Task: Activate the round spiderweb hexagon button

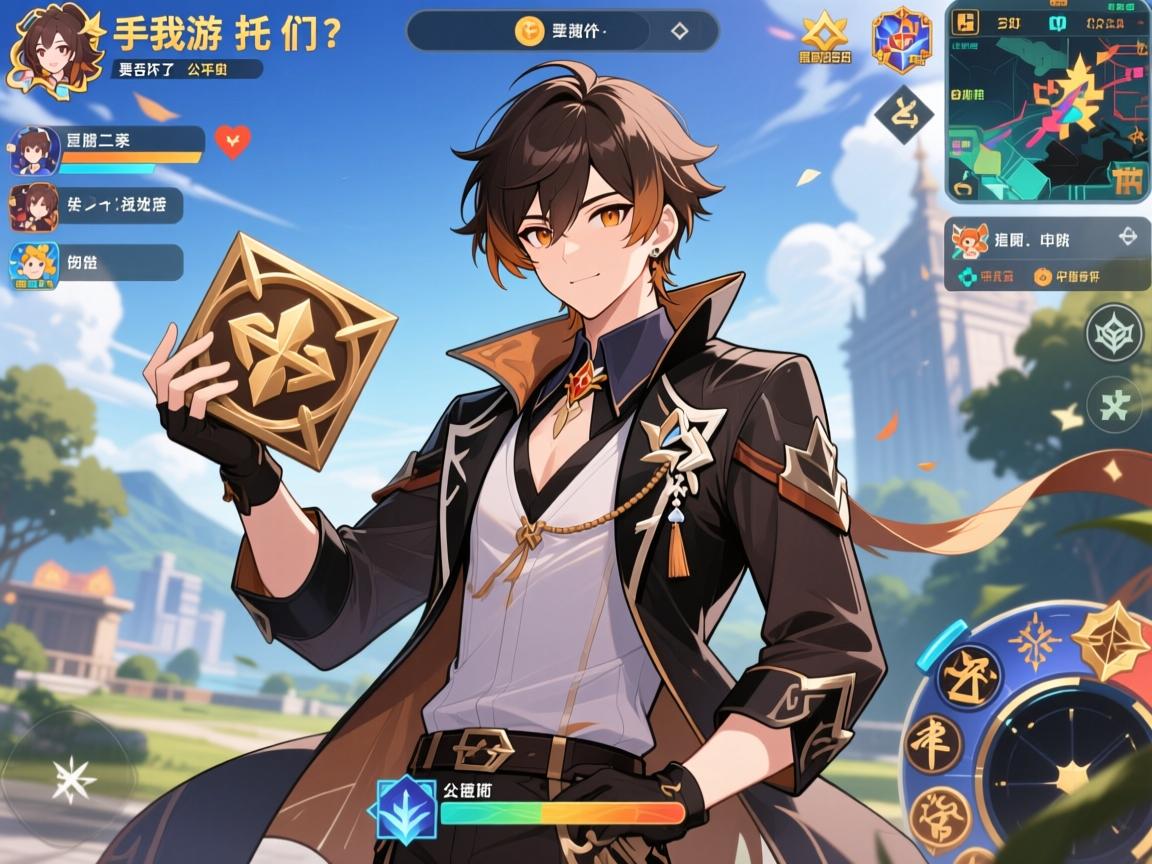Action: (1115, 334)
